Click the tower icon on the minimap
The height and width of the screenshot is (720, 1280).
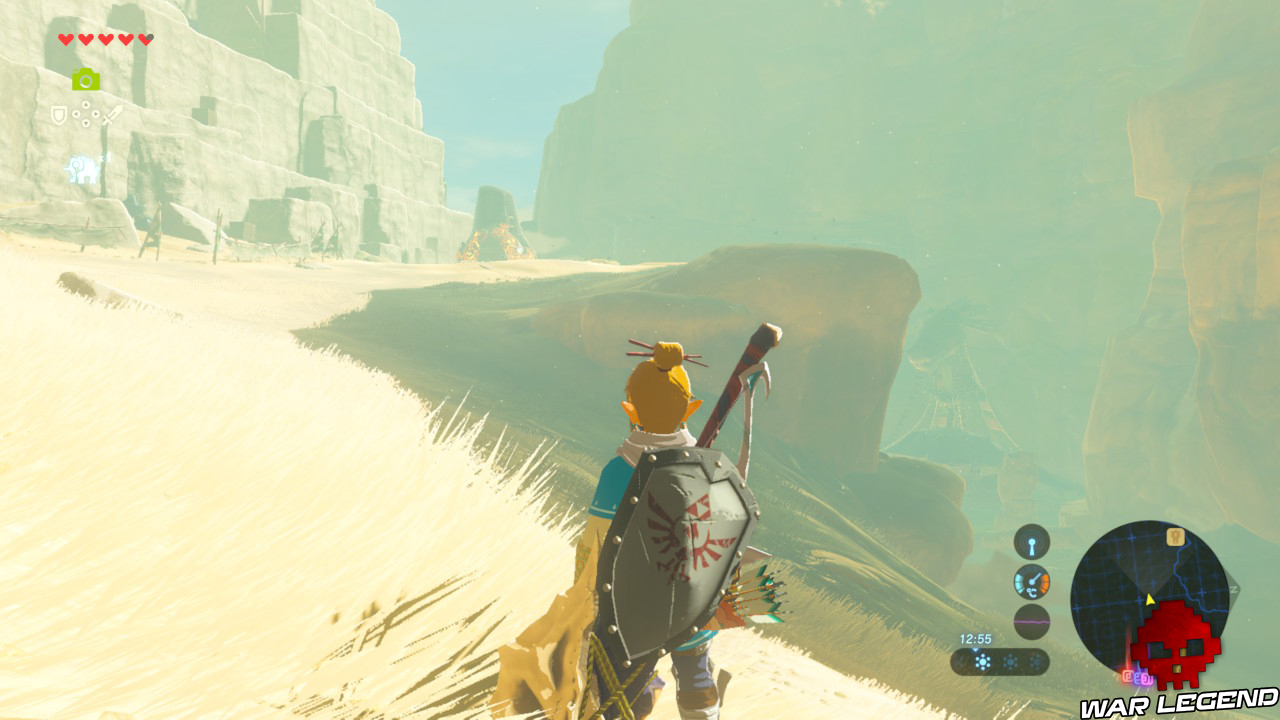click(1176, 538)
